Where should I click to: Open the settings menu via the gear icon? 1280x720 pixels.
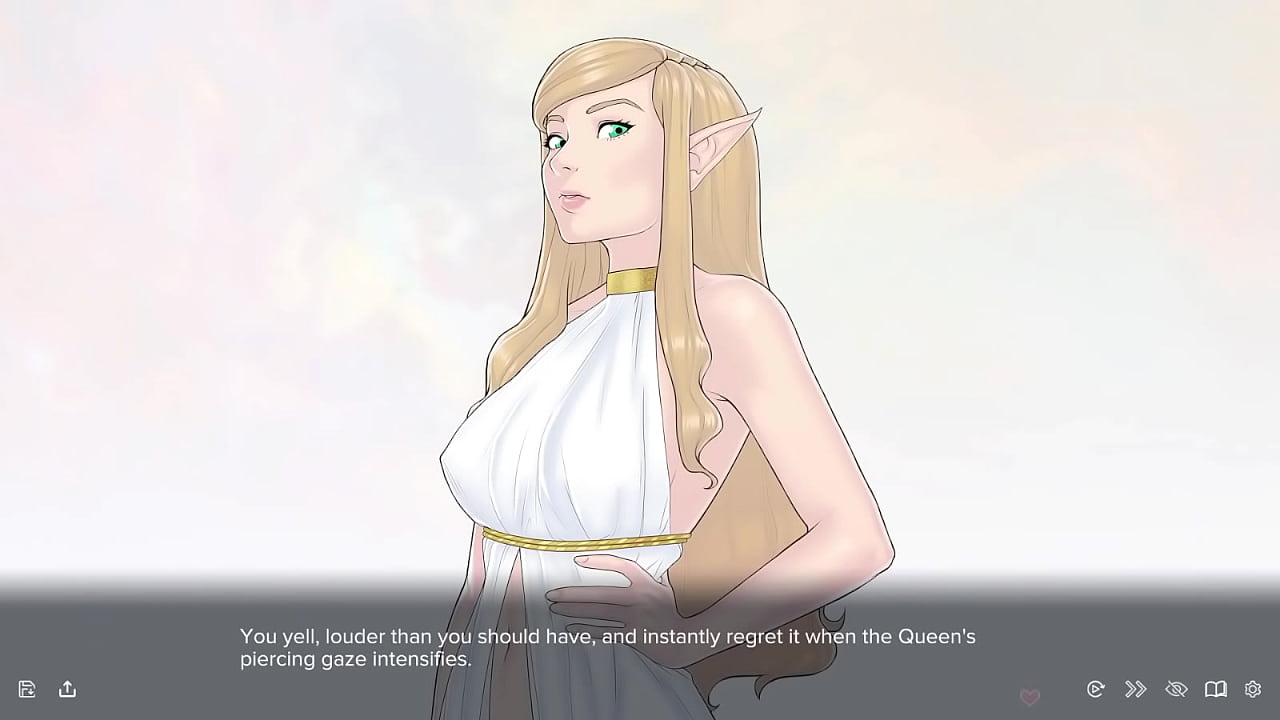pyautogui.click(x=1252, y=689)
